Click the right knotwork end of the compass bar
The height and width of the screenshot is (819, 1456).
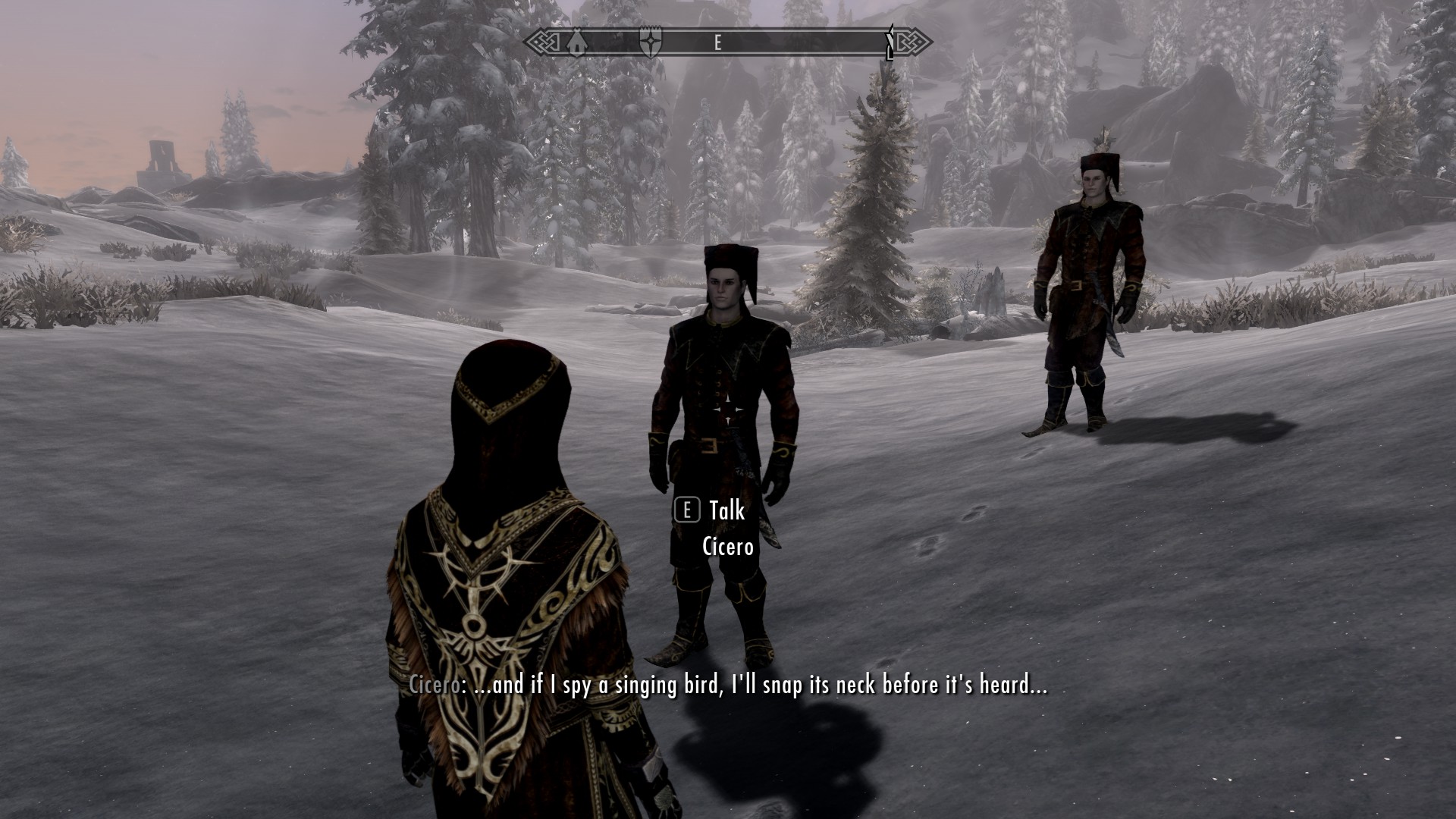coord(914,42)
